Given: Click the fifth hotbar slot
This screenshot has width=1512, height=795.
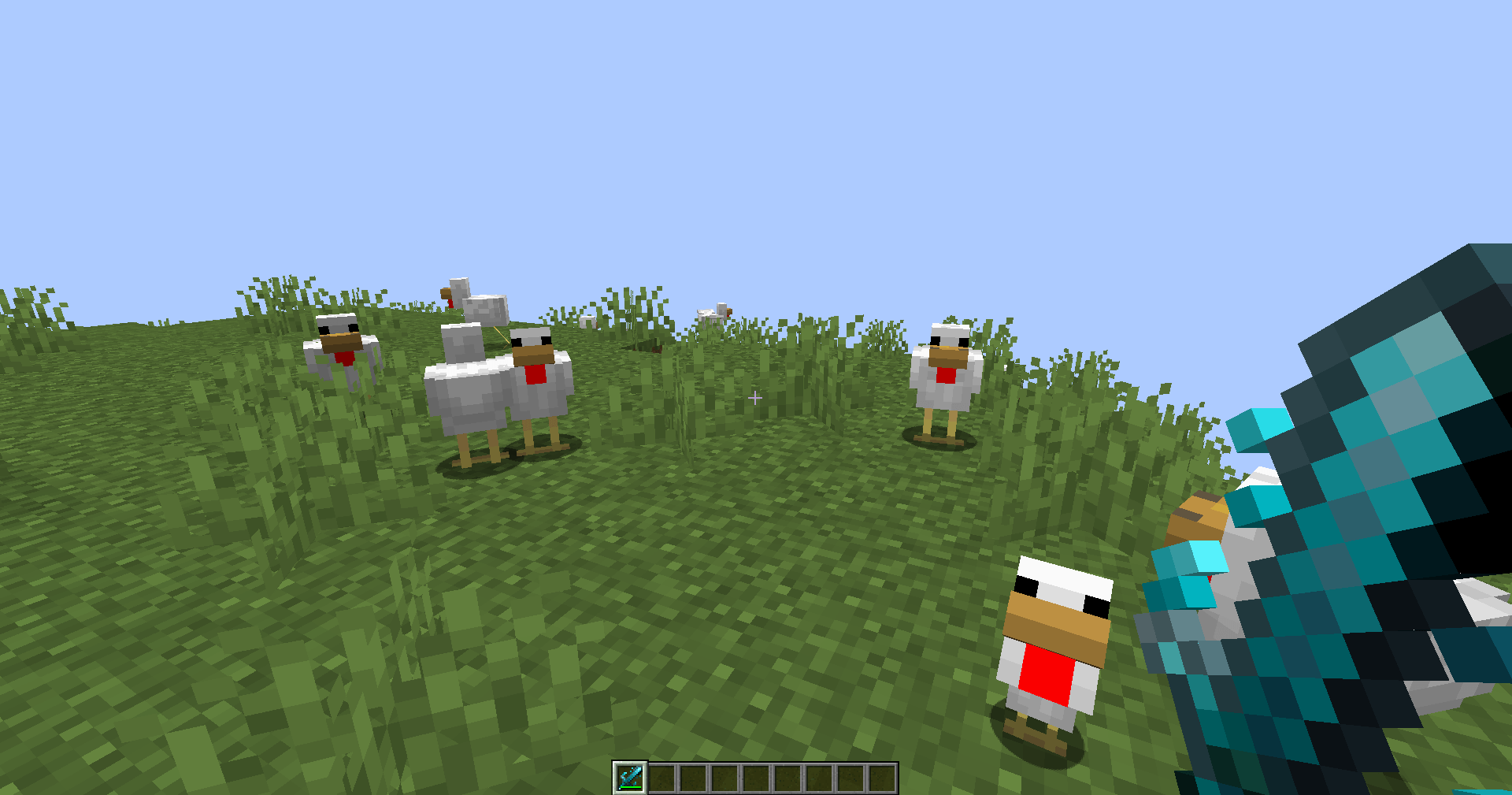Looking at the screenshot, I should pyautogui.click(x=756, y=778).
